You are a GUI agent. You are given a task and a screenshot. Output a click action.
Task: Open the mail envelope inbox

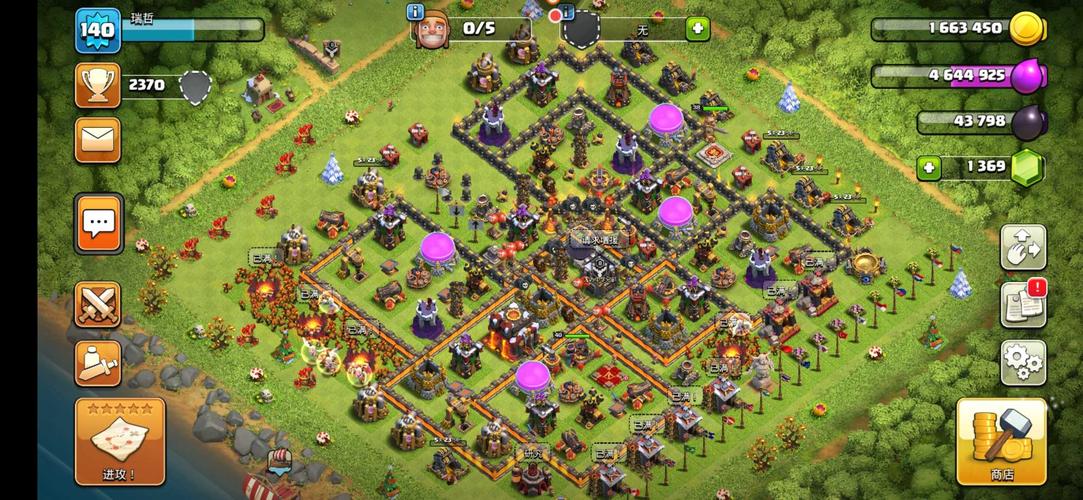click(97, 139)
